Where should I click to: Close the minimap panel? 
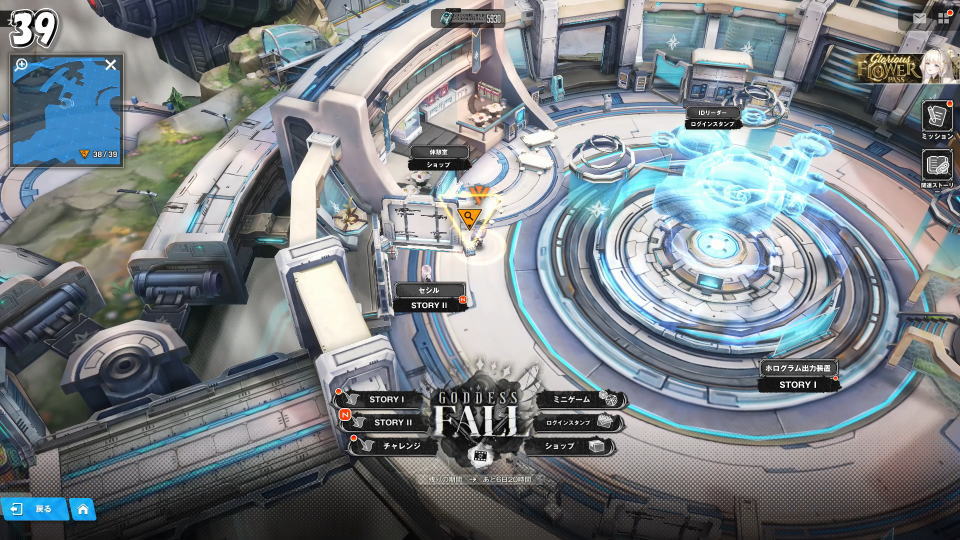click(111, 65)
